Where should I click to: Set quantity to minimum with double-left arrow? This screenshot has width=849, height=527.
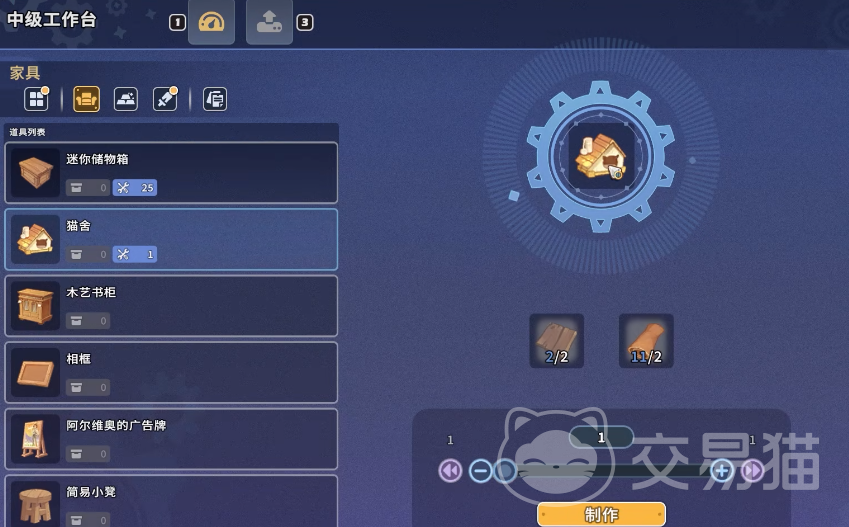pyautogui.click(x=450, y=470)
